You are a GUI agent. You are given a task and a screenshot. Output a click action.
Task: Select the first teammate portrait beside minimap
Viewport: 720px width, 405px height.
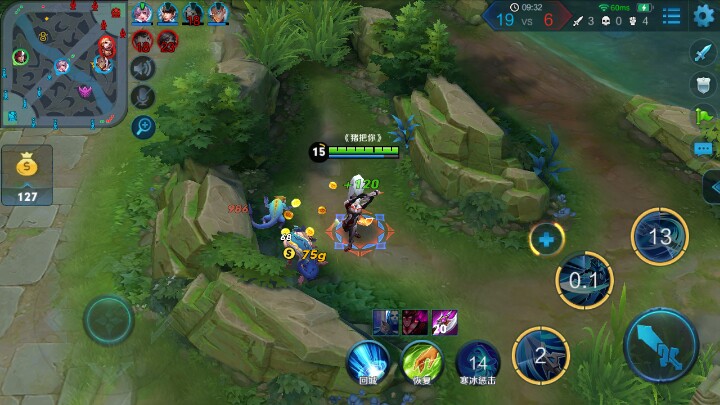pos(142,14)
